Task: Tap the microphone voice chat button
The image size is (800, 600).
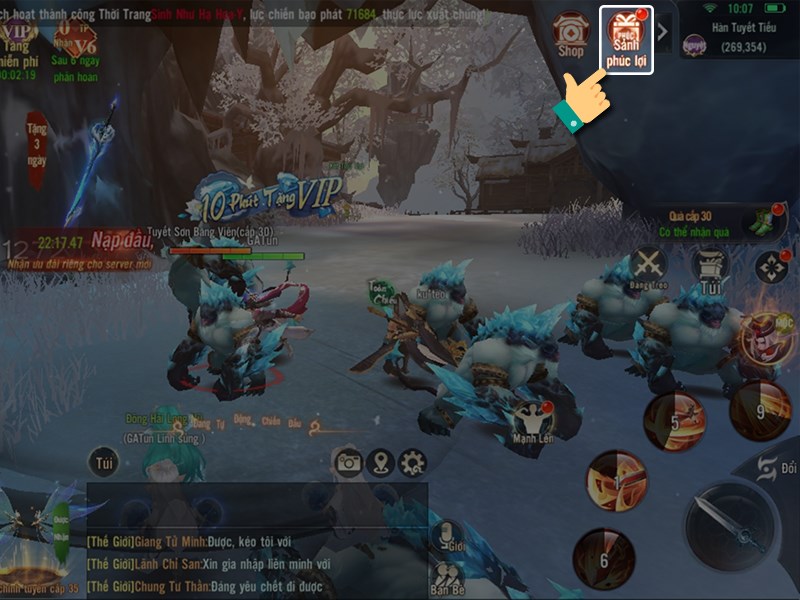Action: [446, 537]
